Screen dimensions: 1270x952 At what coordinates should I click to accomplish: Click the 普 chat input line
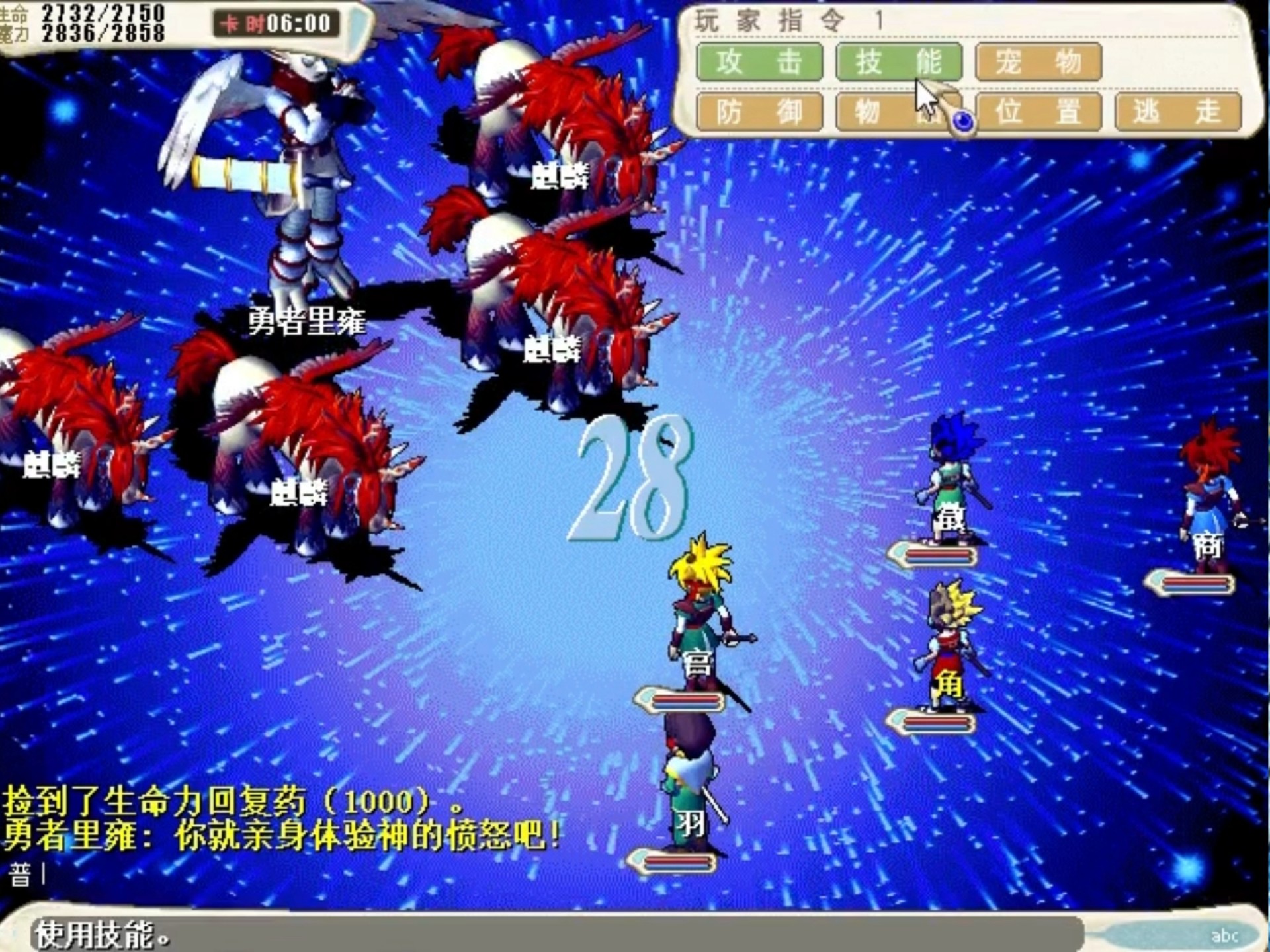[x=20, y=871]
